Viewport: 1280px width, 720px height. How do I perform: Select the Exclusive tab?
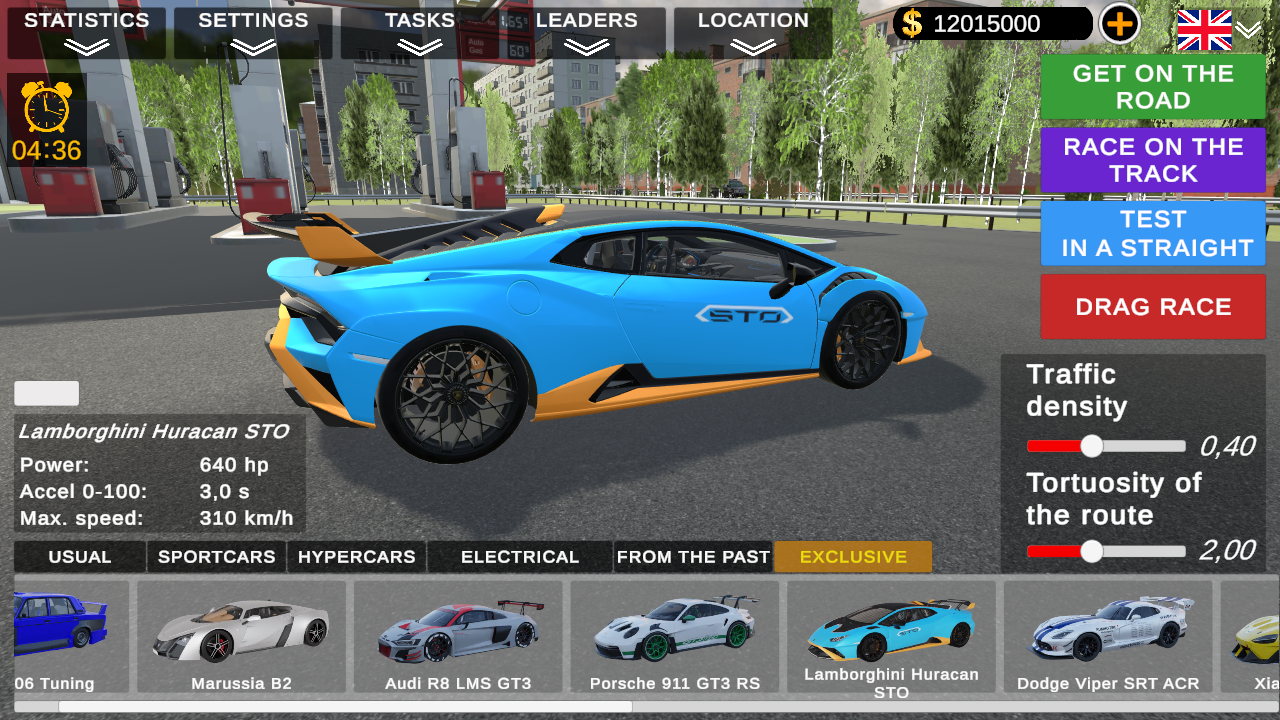852,556
